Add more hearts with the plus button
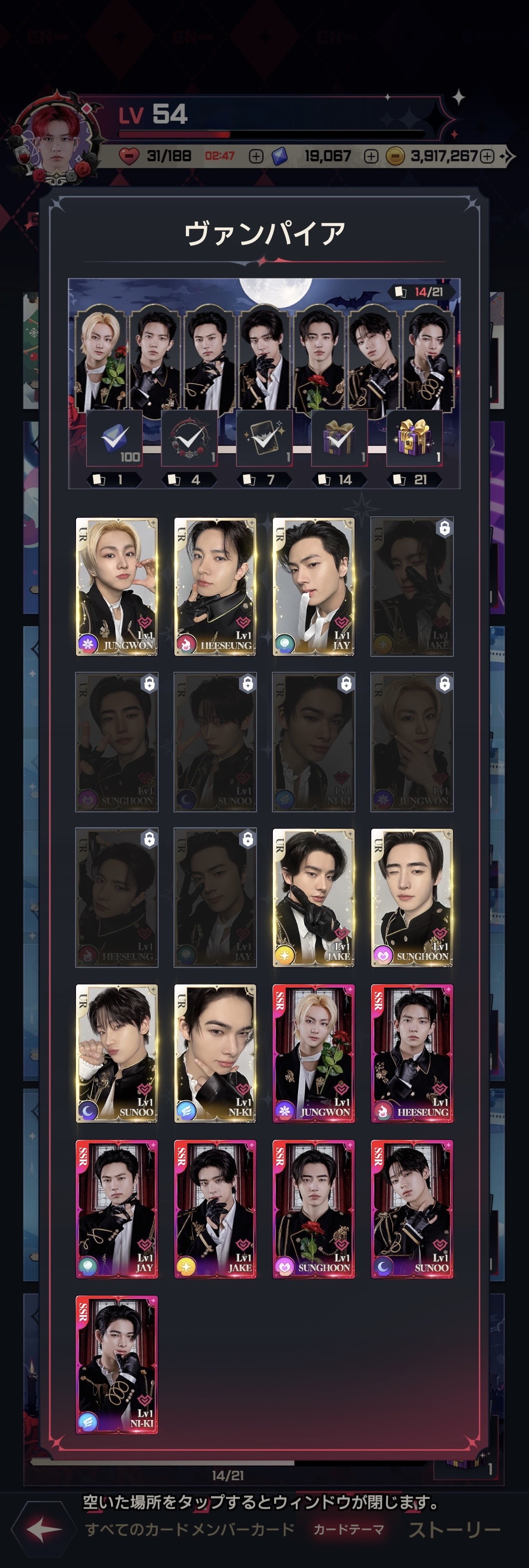This screenshot has height=1568, width=529. pyautogui.click(x=256, y=156)
